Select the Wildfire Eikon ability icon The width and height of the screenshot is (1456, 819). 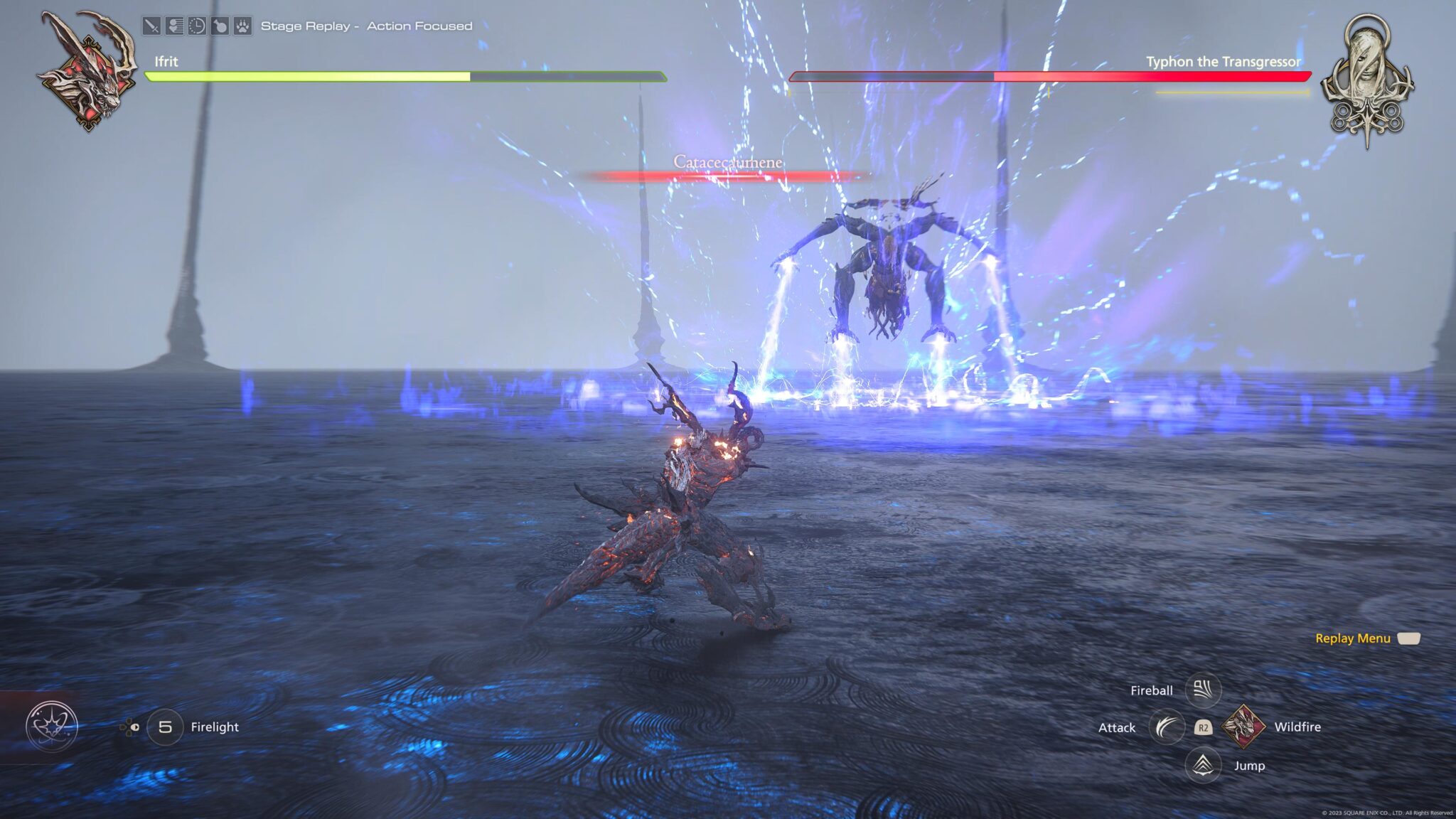tap(1242, 728)
